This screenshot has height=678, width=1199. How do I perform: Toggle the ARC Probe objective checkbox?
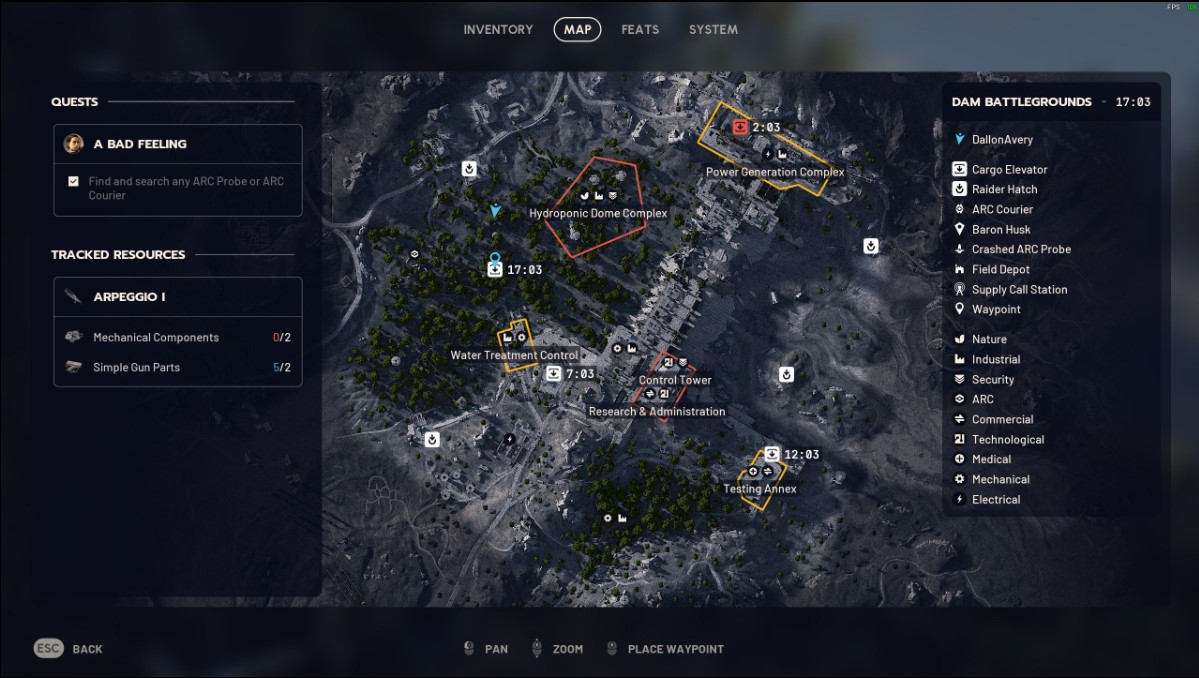point(73,182)
